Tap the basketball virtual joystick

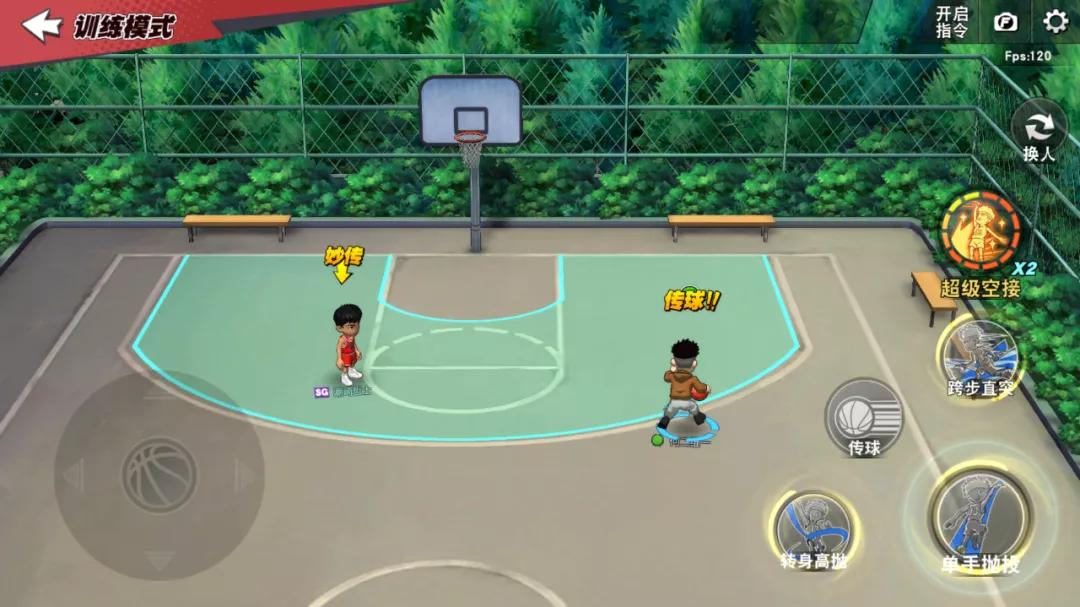pos(159,475)
